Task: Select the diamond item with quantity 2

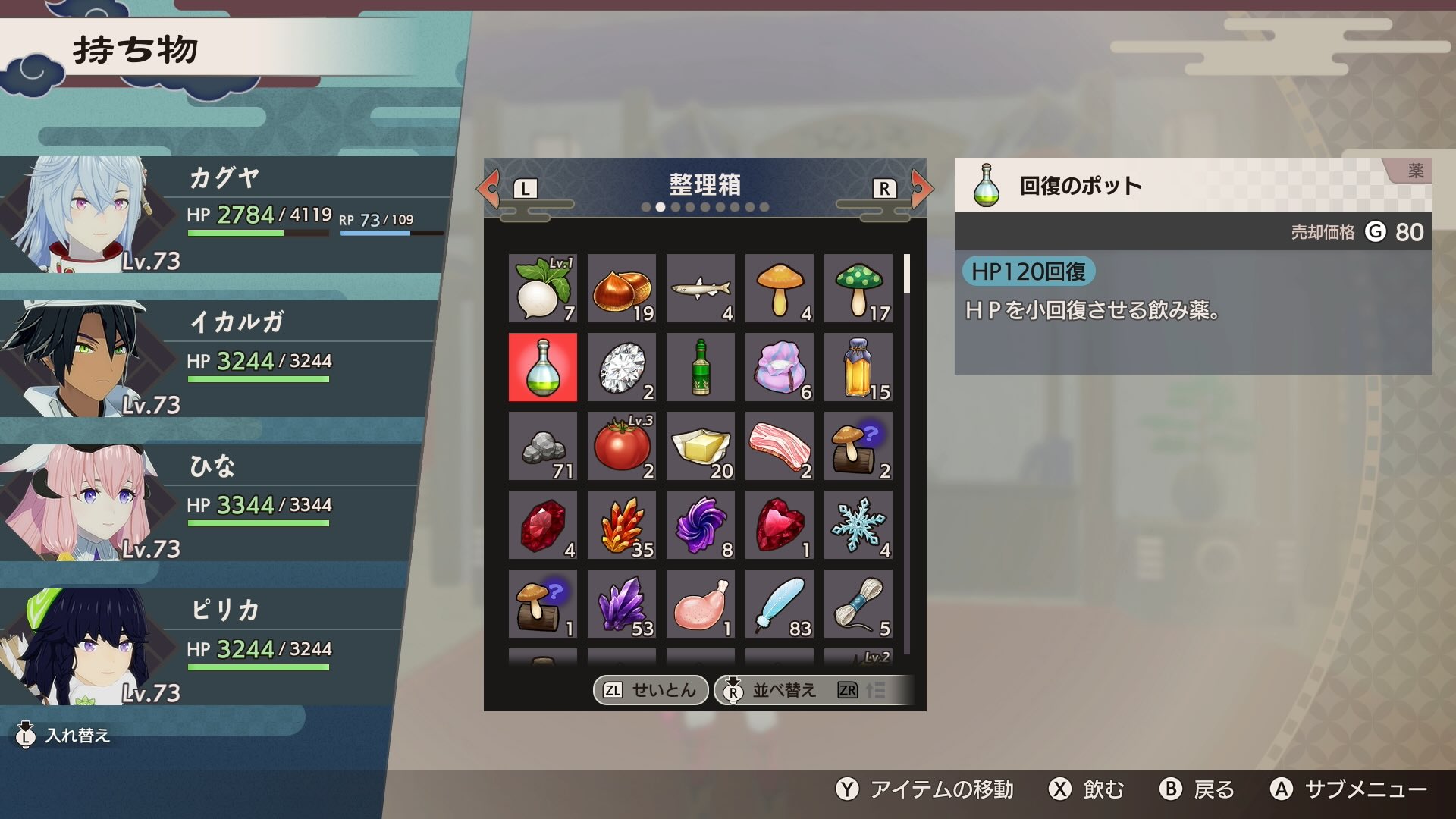Action: click(621, 367)
